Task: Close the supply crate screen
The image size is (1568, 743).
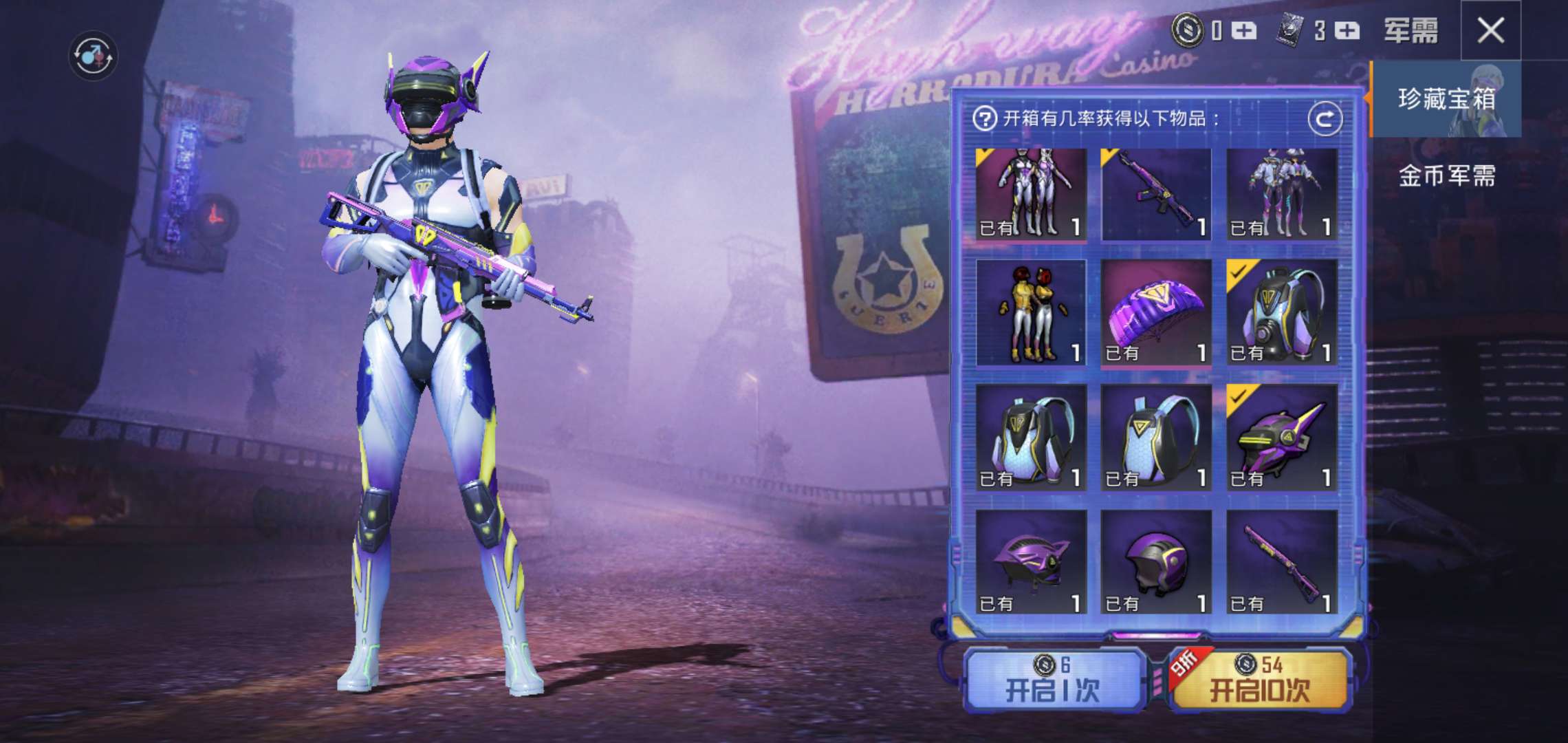Action: click(x=1490, y=31)
